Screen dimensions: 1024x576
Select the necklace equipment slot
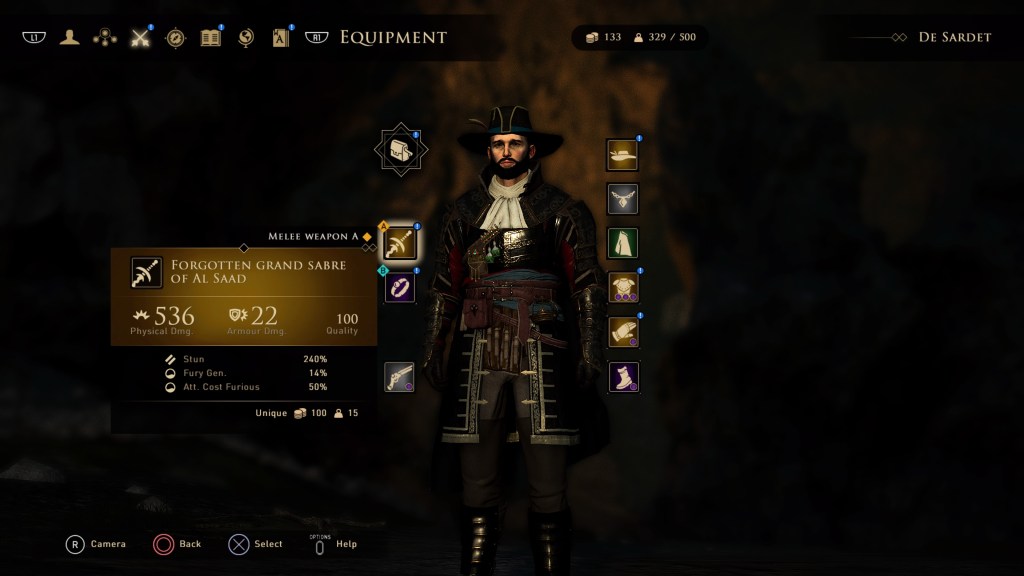click(x=622, y=199)
